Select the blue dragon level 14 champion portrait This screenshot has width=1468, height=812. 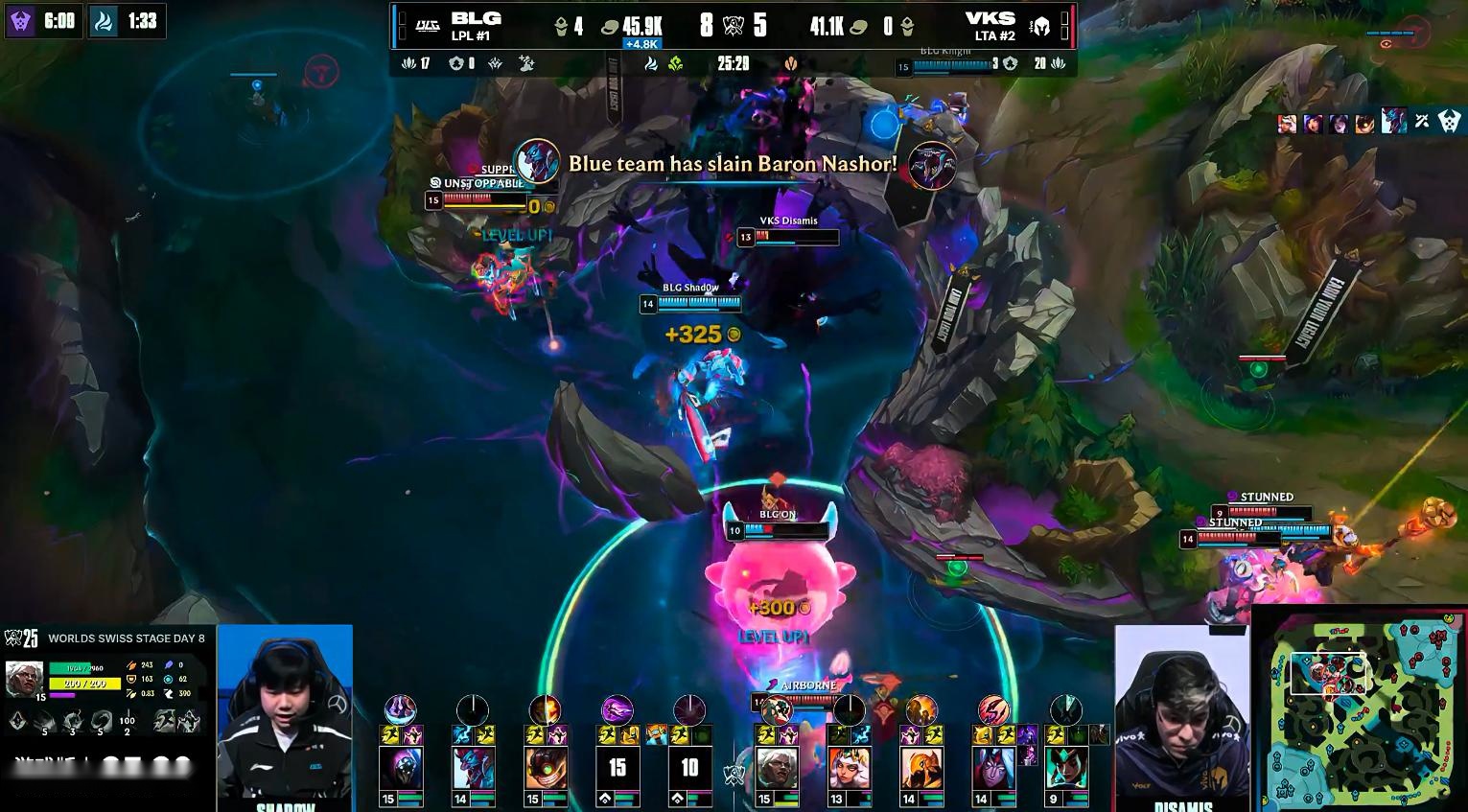point(474,769)
